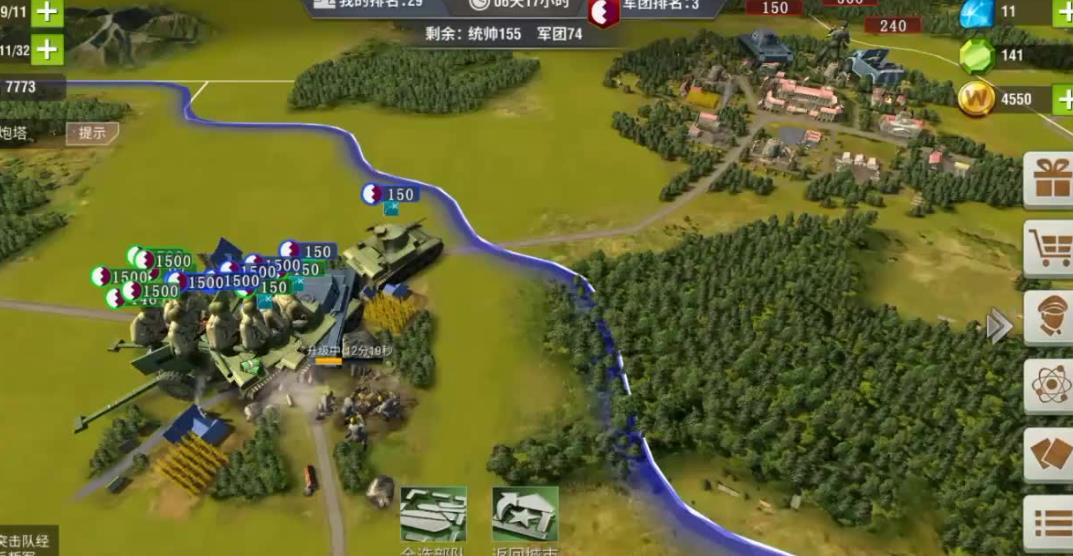Click the 提示 hint button
Image resolution: width=1073 pixels, height=556 pixels.
pyautogui.click(x=93, y=132)
